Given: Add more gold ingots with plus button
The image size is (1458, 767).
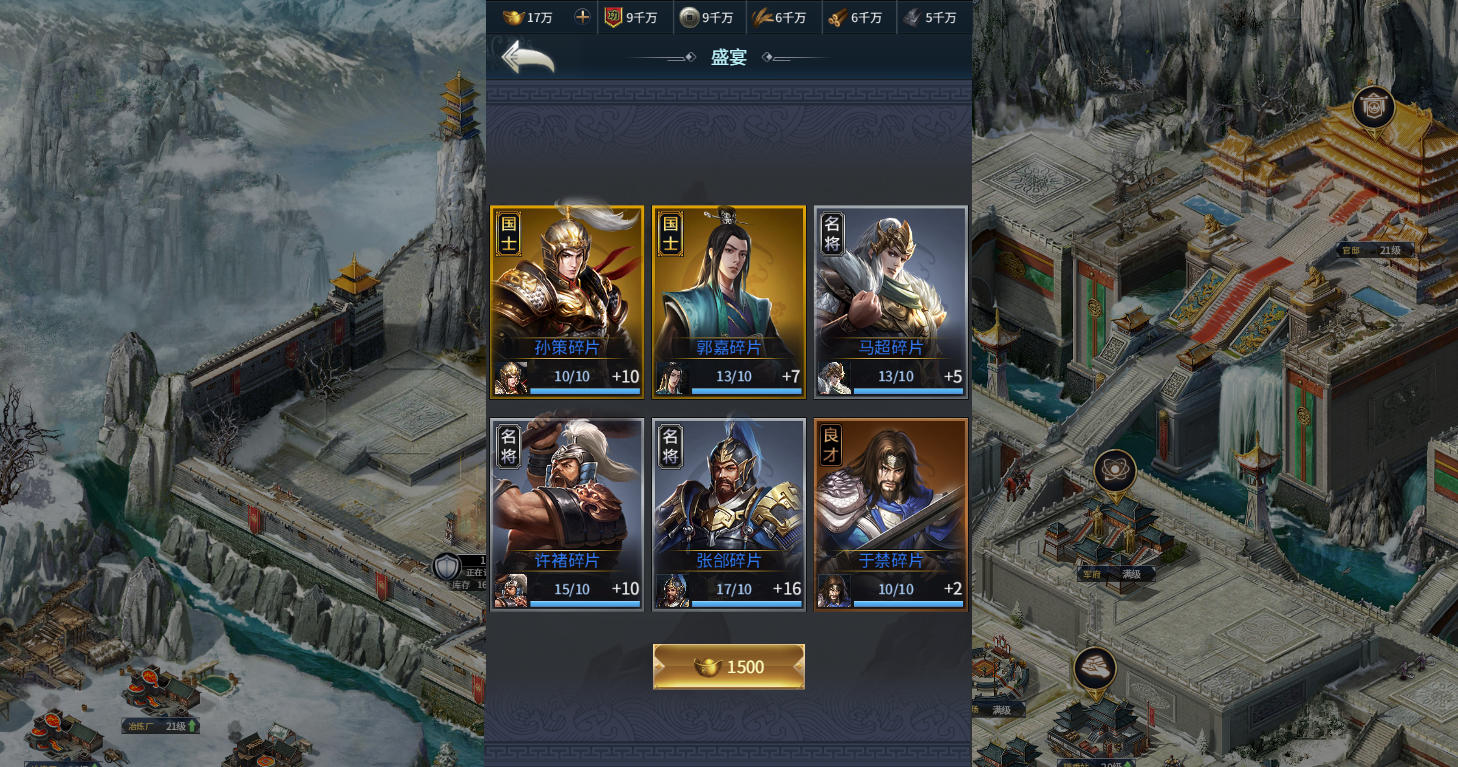Looking at the screenshot, I should [x=583, y=17].
